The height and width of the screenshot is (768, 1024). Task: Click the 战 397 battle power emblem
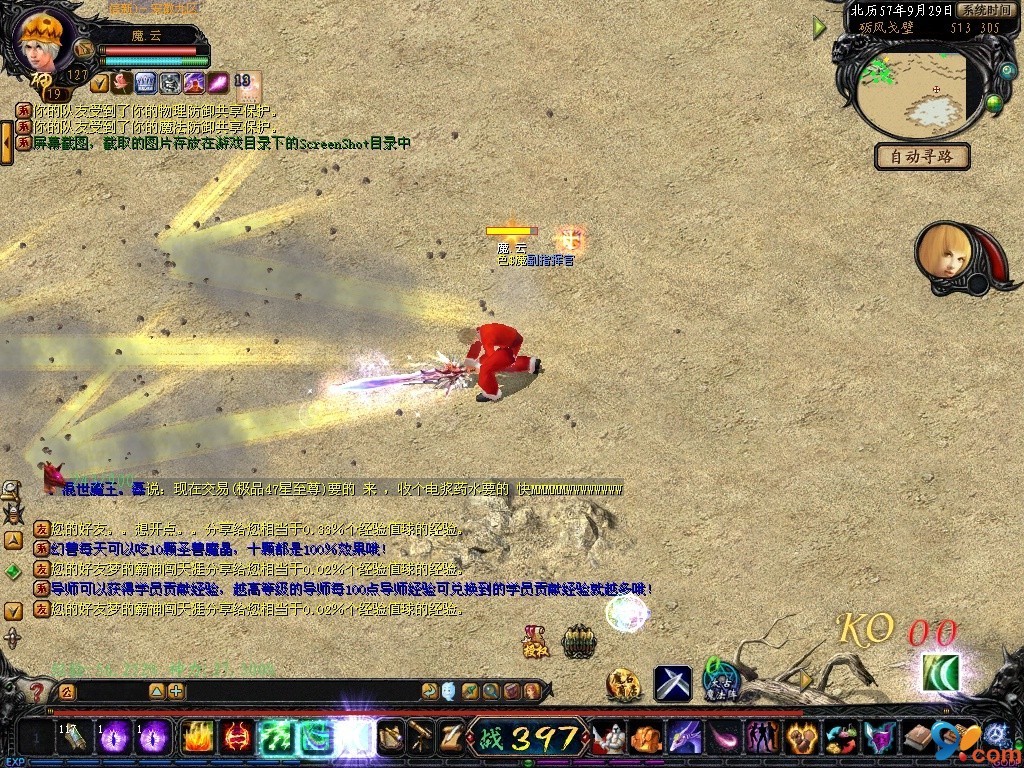click(530, 738)
